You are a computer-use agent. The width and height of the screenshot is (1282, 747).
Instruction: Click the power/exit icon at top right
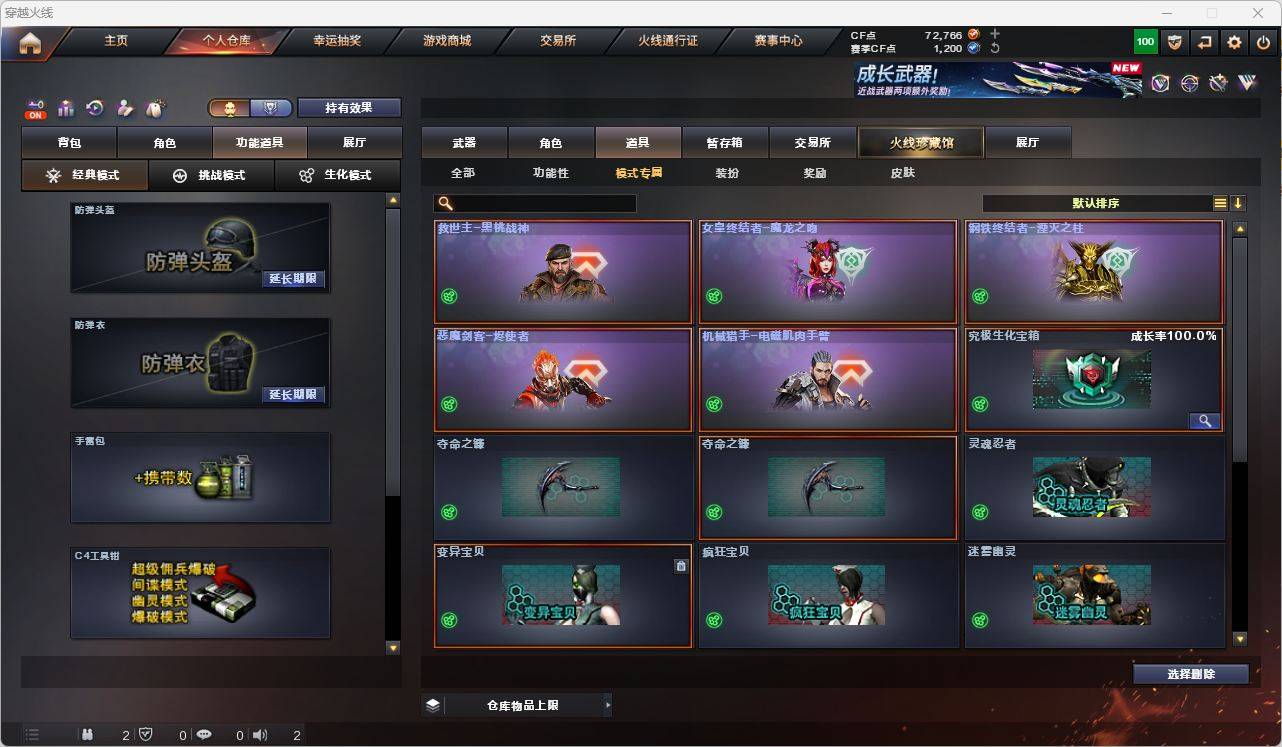click(1262, 41)
